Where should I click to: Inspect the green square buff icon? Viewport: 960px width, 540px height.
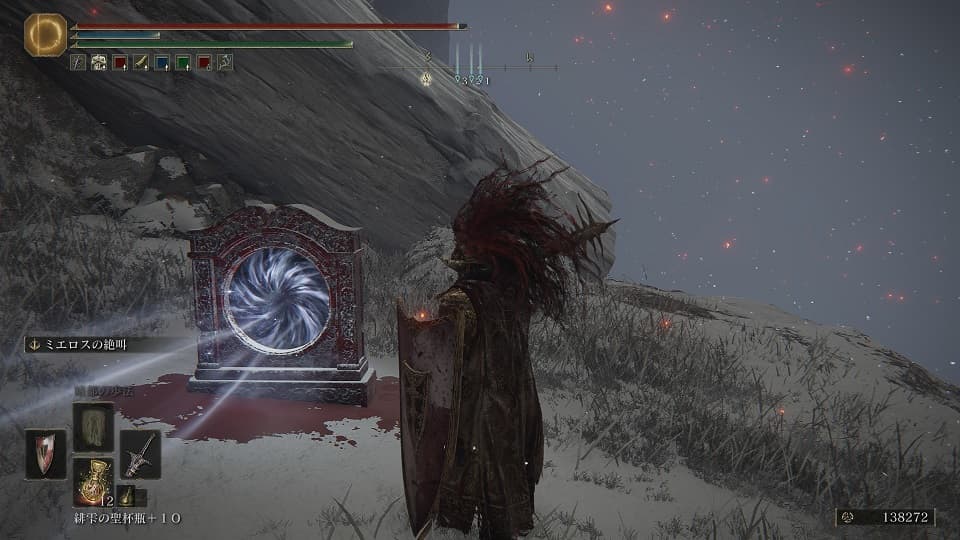point(183,62)
